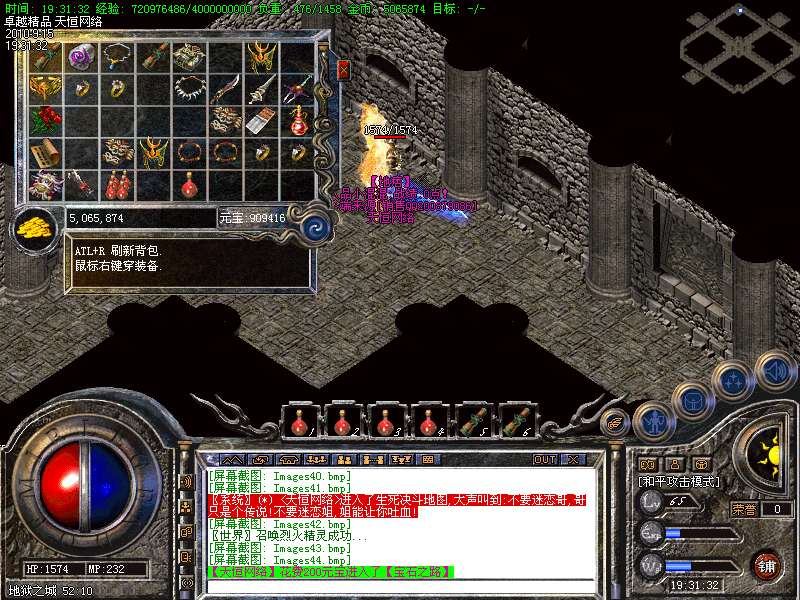Open the shop button marked 铺
Screen dimensions: 800x600
[x=766, y=565]
